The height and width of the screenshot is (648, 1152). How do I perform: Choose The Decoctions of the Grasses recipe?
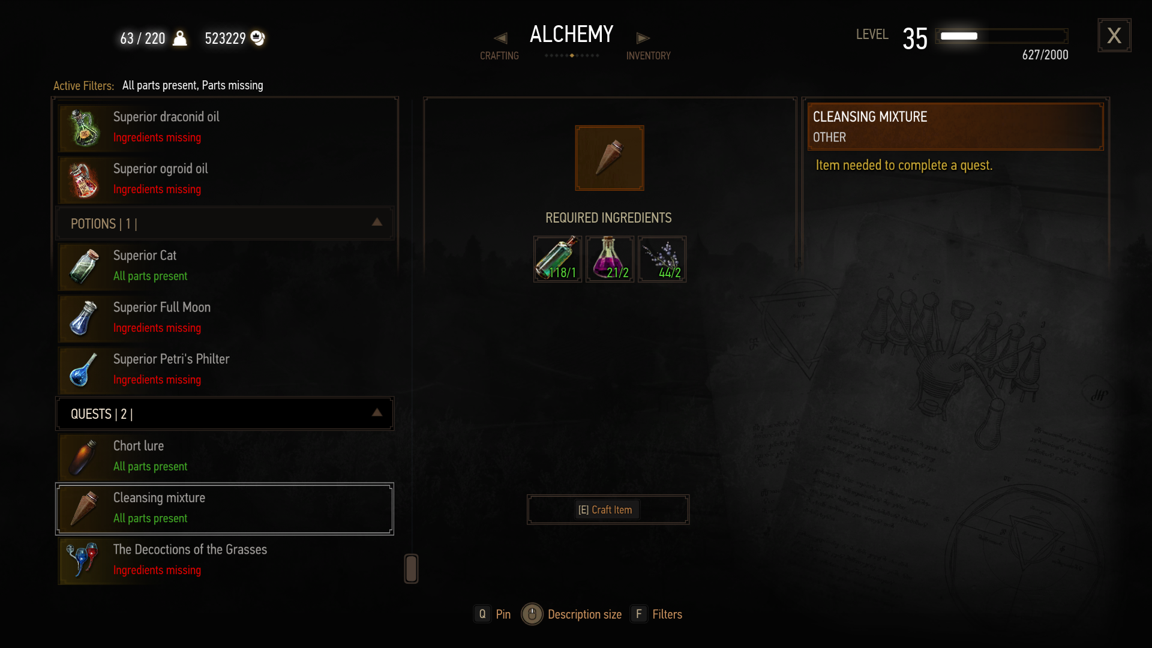tap(225, 560)
